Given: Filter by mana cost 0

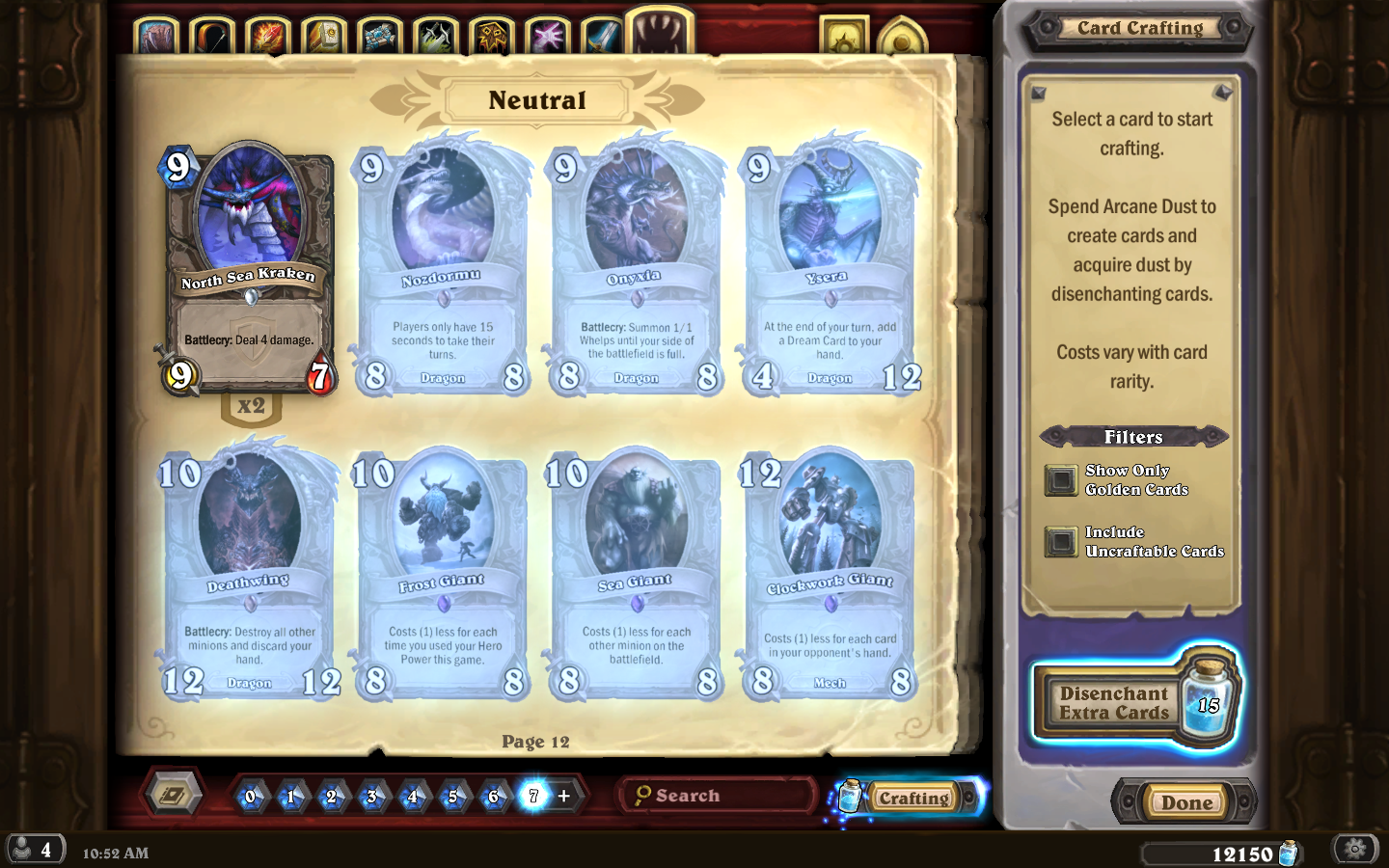Looking at the screenshot, I should click(x=251, y=797).
